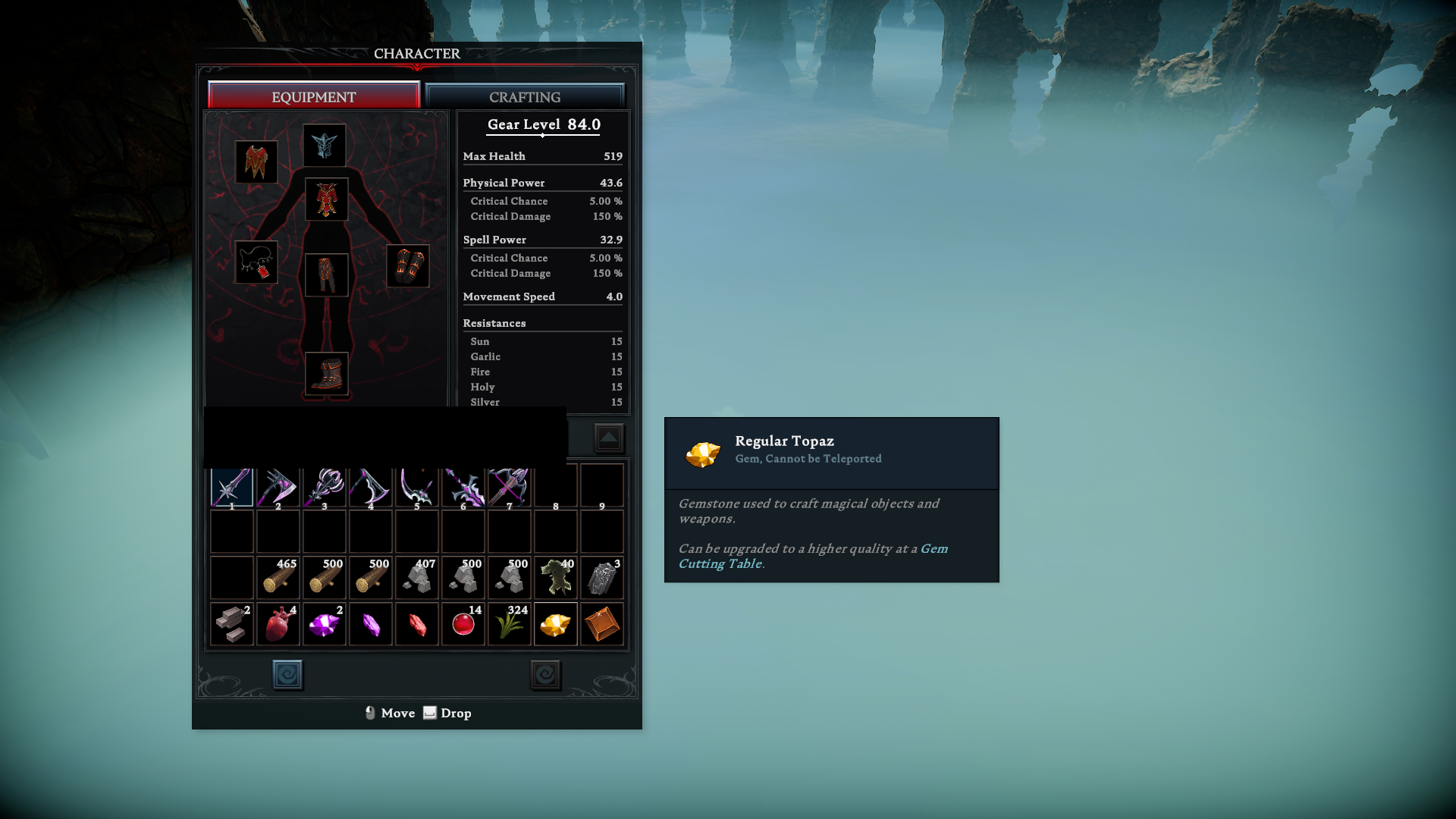Choose the equipped leggings slot
The width and height of the screenshot is (1456, 819).
(x=327, y=275)
